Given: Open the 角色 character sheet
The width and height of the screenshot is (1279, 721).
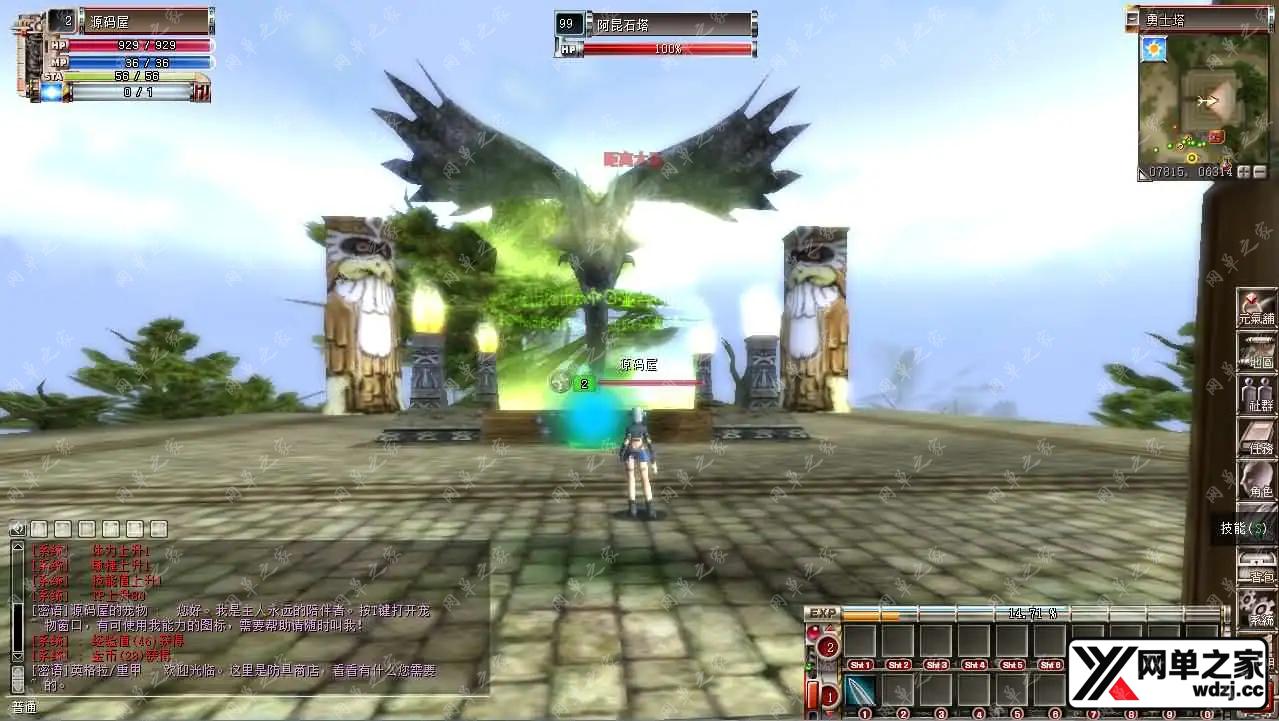Looking at the screenshot, I should tap(1256, 480).
